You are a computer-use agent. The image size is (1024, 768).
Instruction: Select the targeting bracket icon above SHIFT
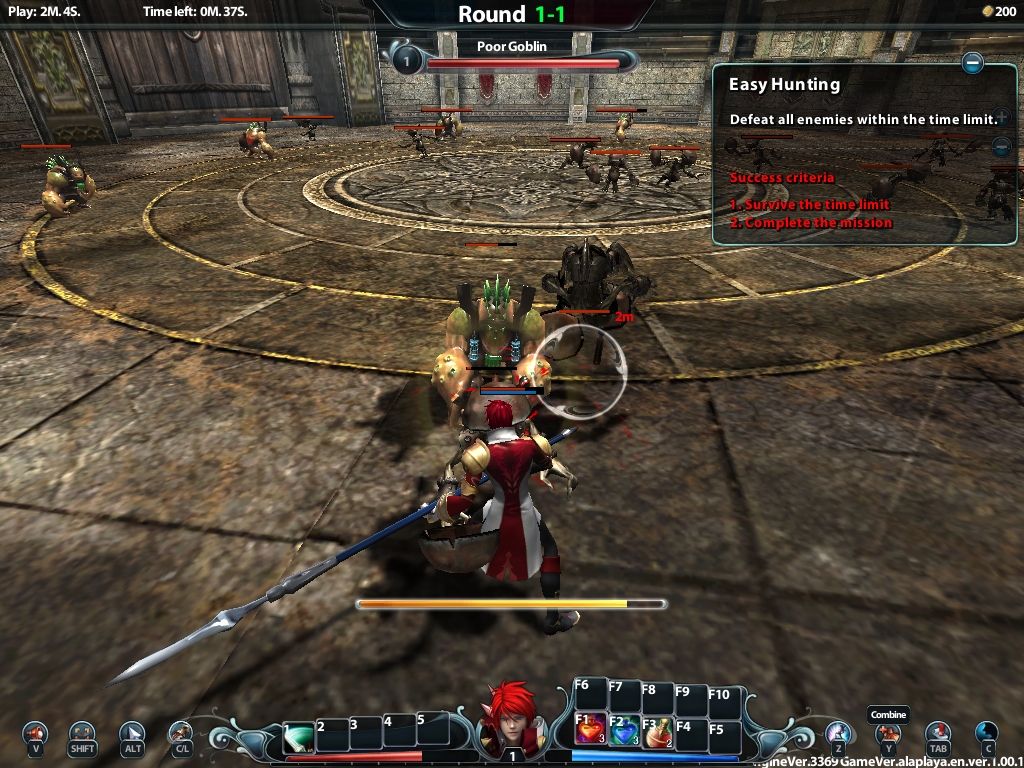pyautogui.click(x=82, y=733)
